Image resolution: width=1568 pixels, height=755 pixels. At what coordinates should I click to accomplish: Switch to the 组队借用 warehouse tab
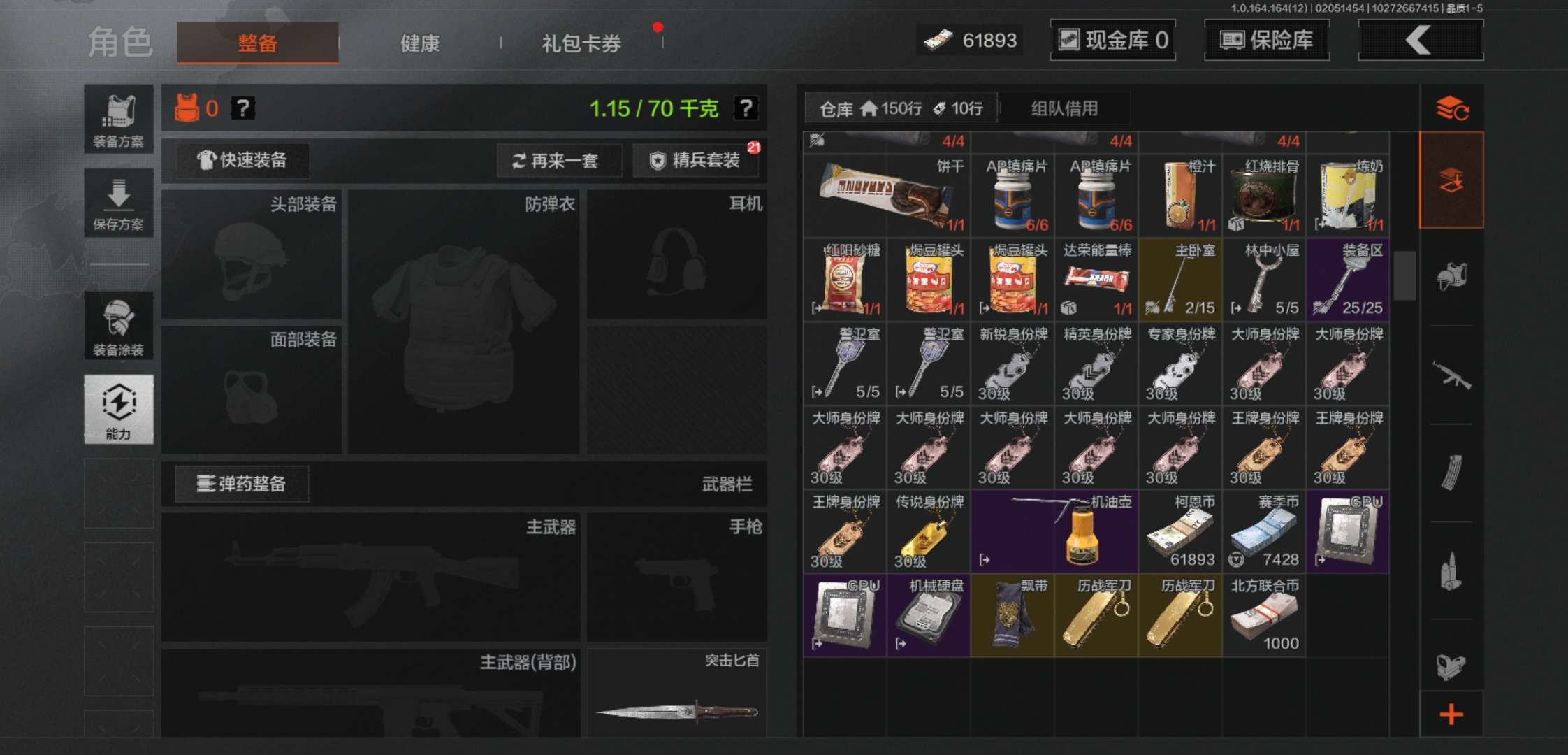(1064, 108)
